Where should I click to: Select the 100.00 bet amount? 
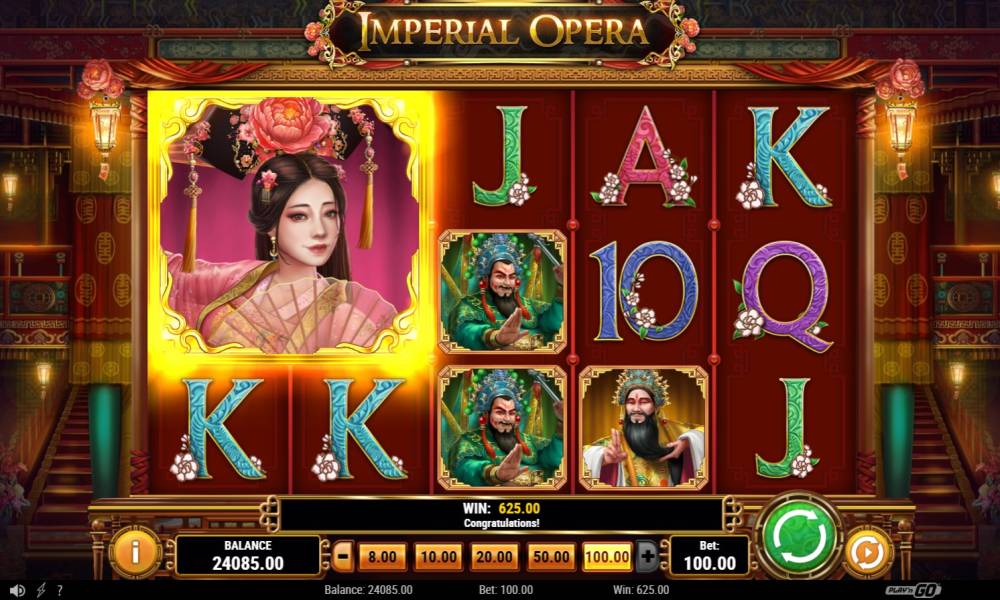tap(608, 556)
